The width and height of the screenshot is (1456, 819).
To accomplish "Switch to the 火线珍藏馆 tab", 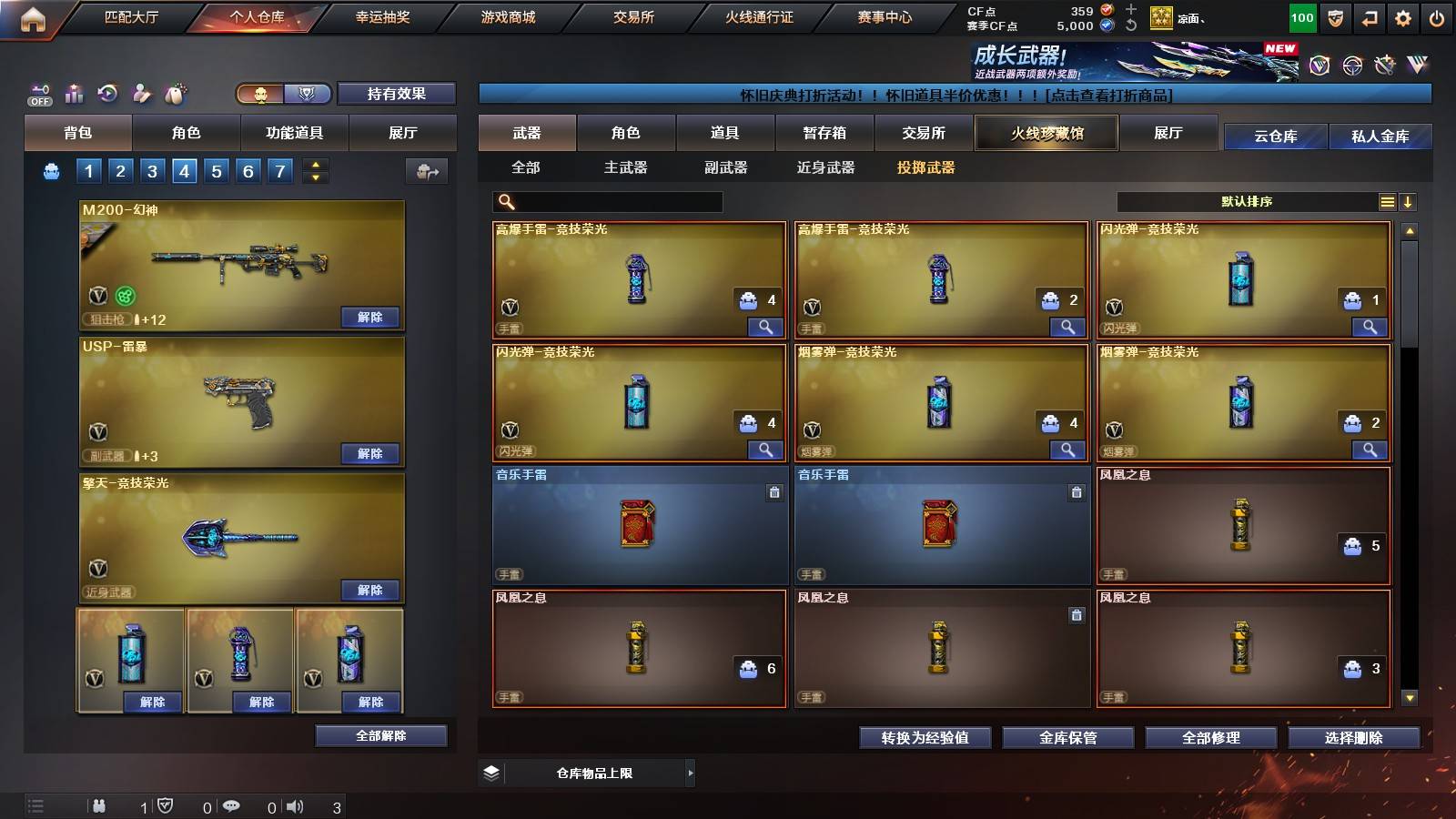I will (x=1046, y=133).
